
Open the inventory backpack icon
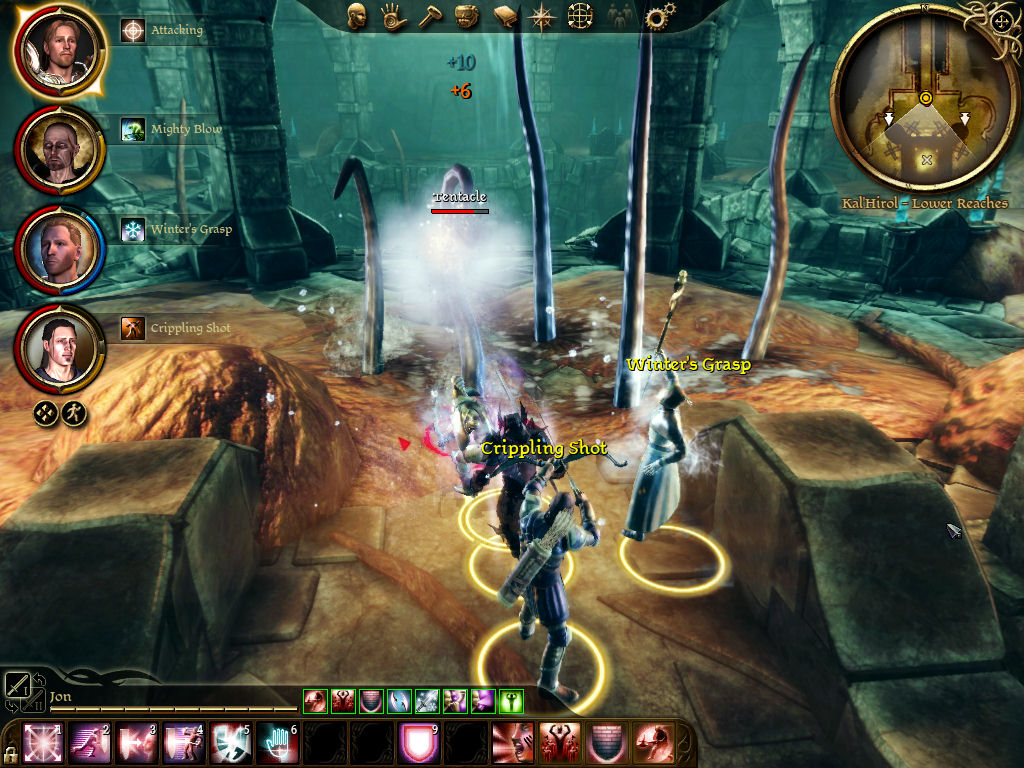point(465,17)
